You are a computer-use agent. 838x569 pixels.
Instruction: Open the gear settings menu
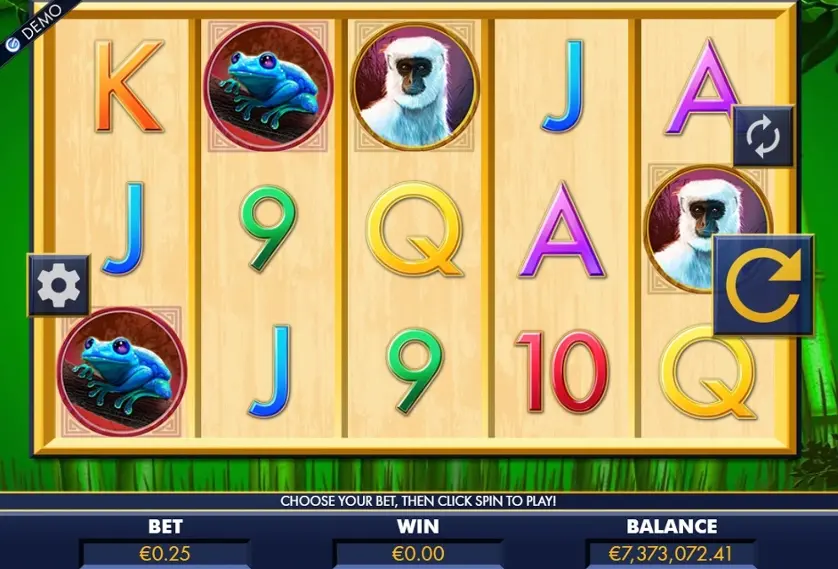click(58, 286)
